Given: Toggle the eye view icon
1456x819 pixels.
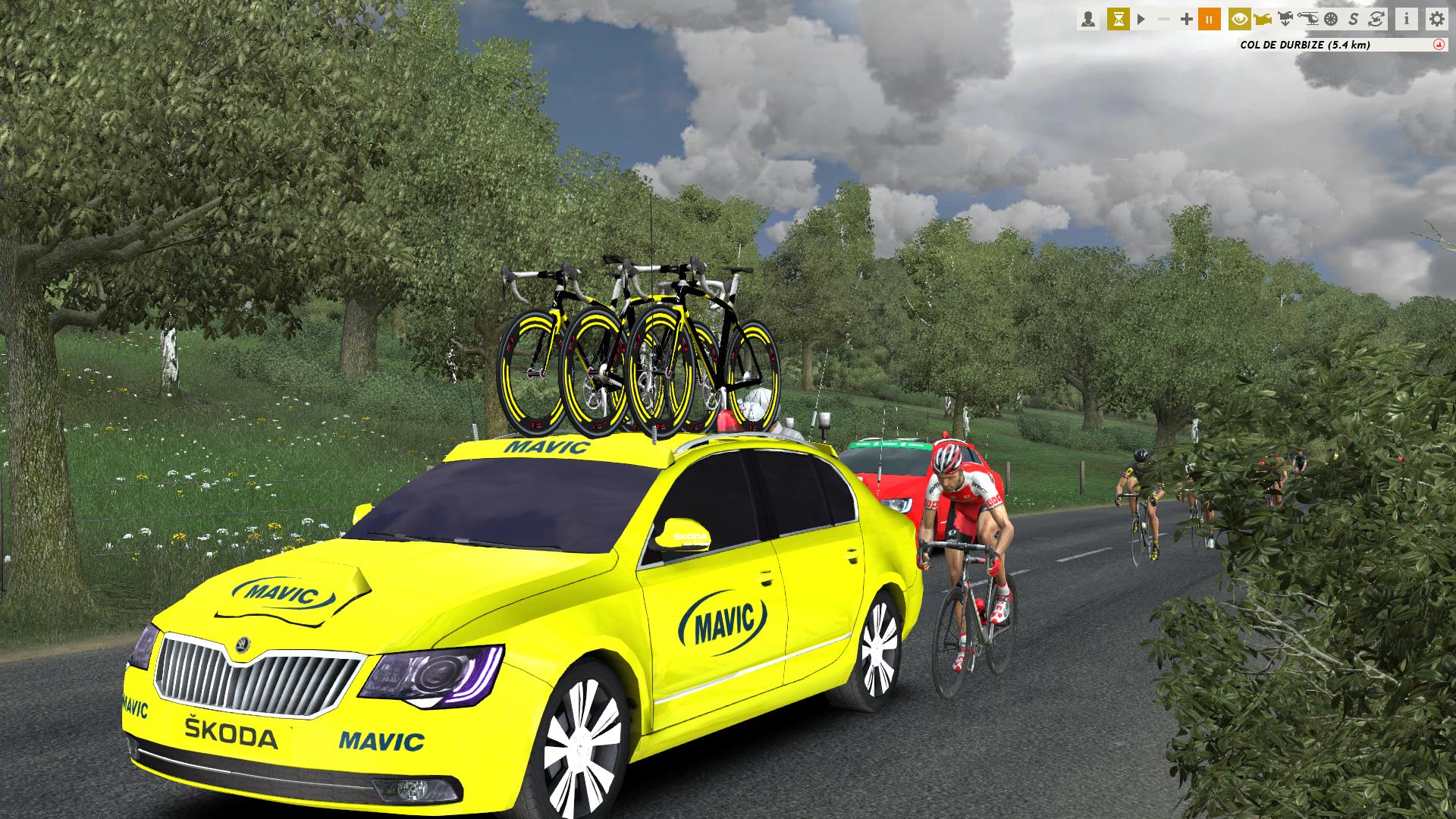Looking at the screenshot, I should point(1240,19).
